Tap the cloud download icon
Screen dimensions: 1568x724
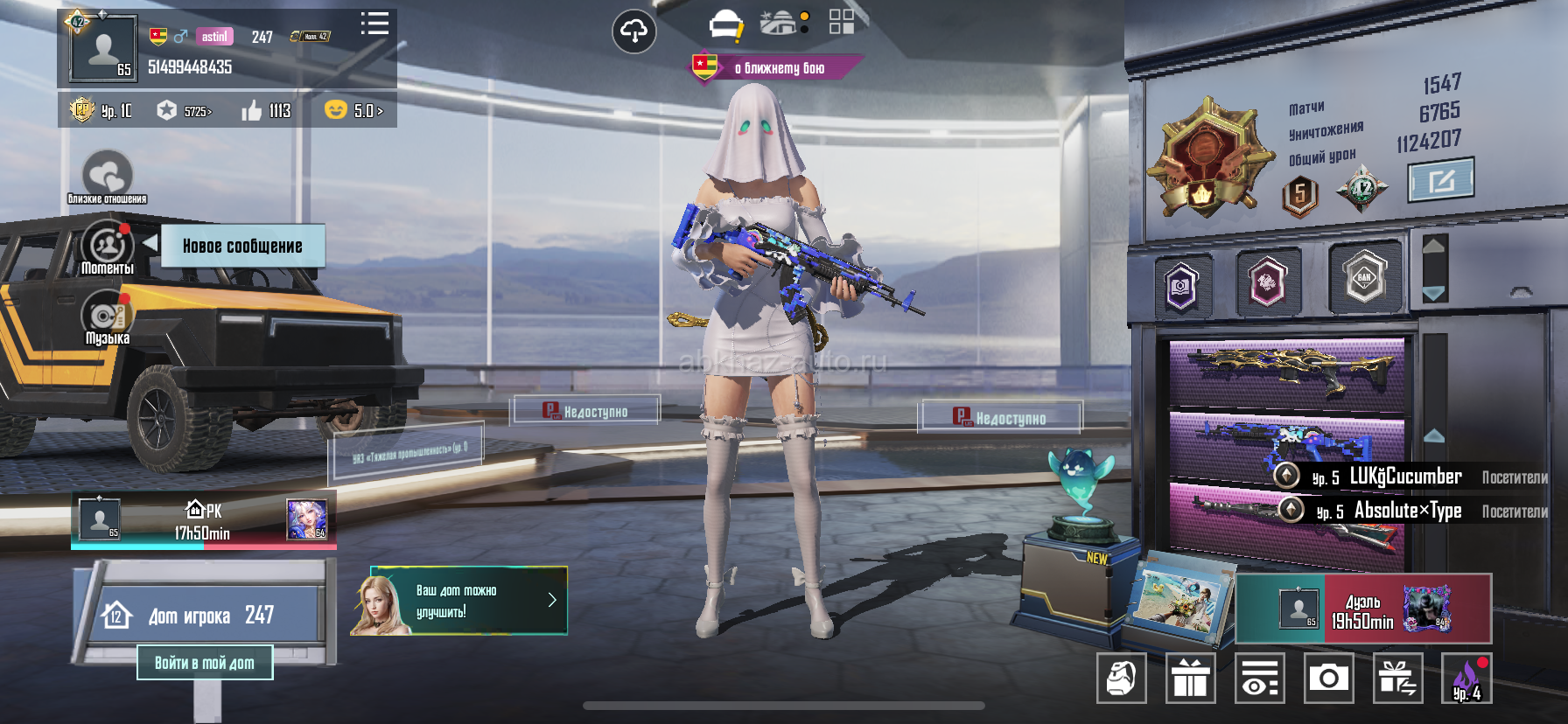(x=633, y=32)
